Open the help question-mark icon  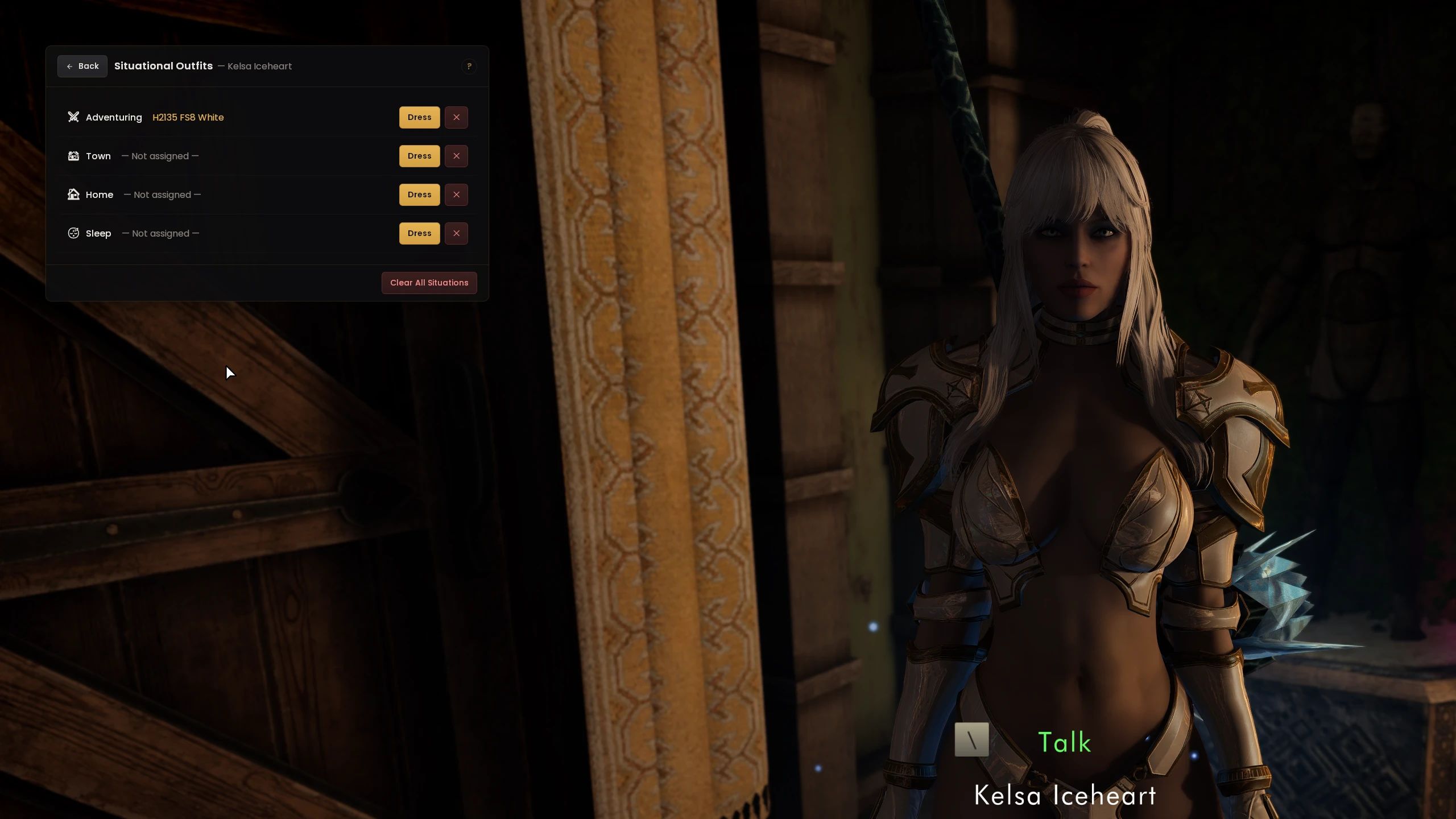point(469,67)
